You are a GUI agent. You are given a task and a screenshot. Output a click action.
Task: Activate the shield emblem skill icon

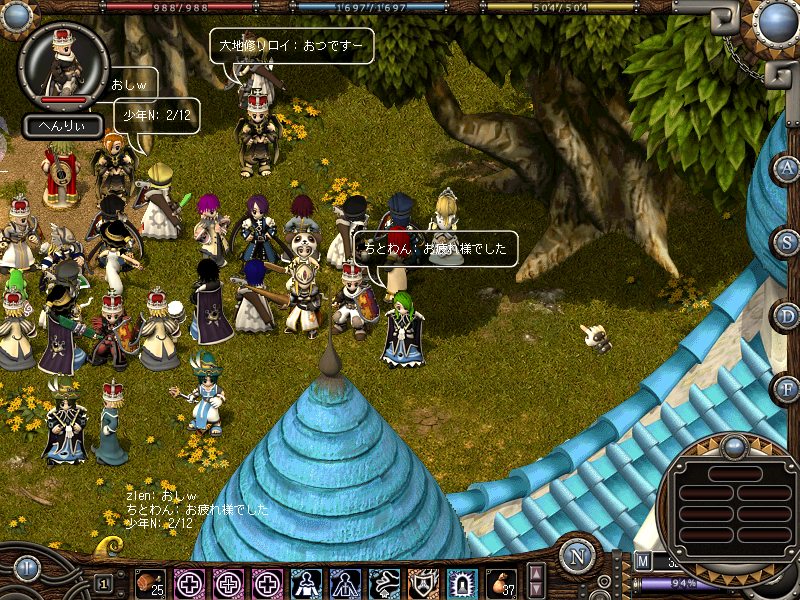(423, 583)
